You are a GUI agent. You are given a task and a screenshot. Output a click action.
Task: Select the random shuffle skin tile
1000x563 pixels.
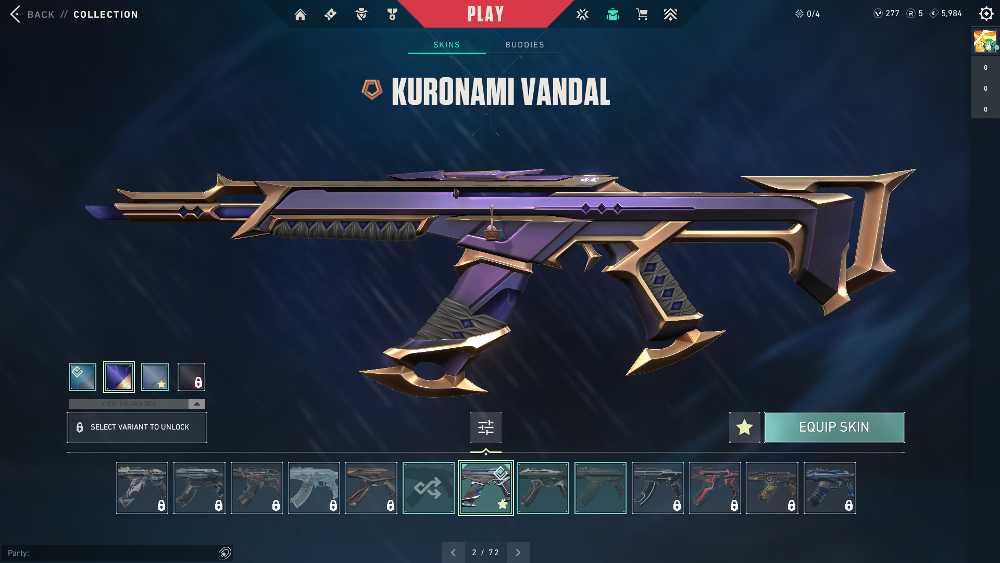pos(428,488)
